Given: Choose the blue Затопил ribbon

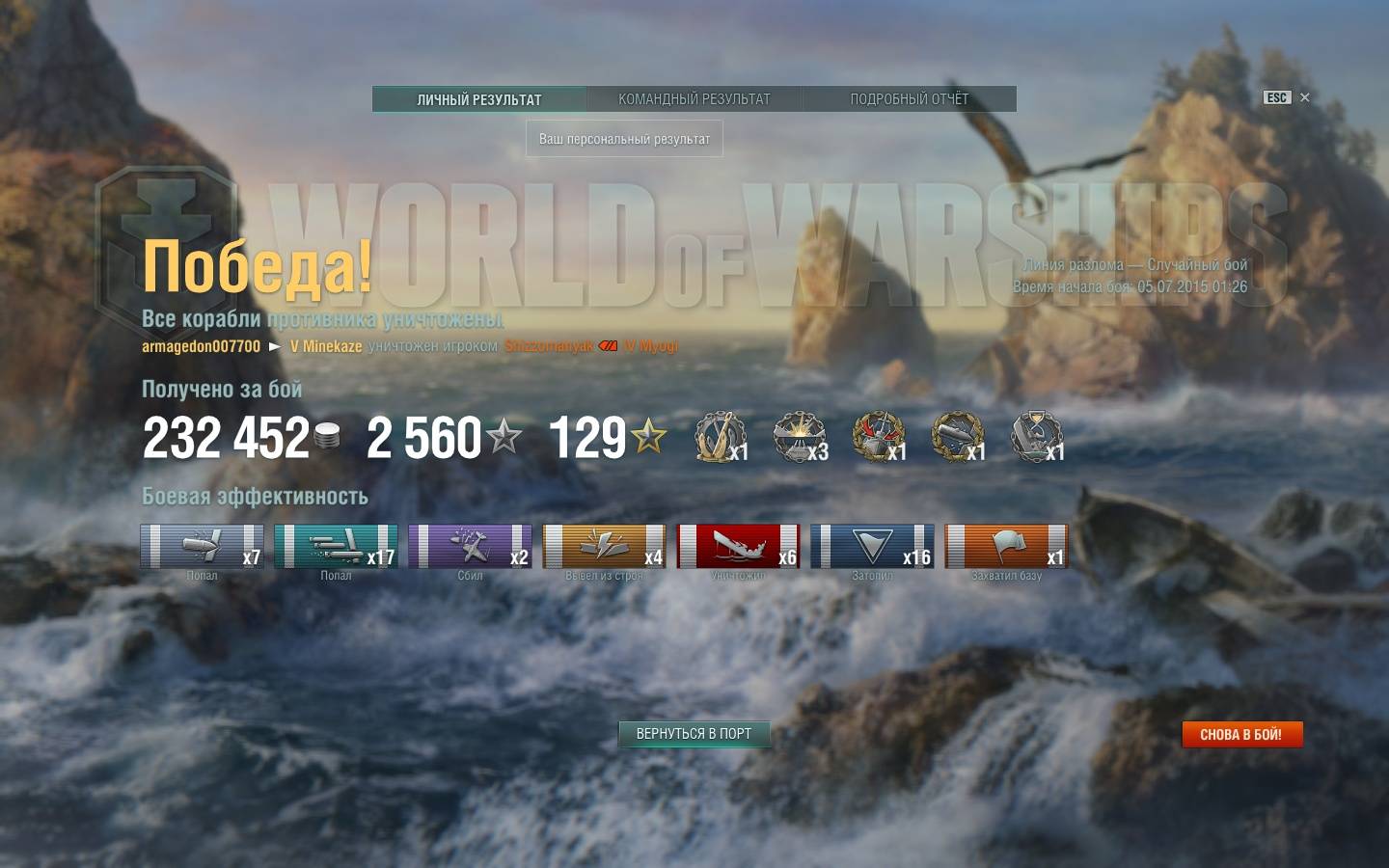Looking at the screenshot, I should (872, 547).
